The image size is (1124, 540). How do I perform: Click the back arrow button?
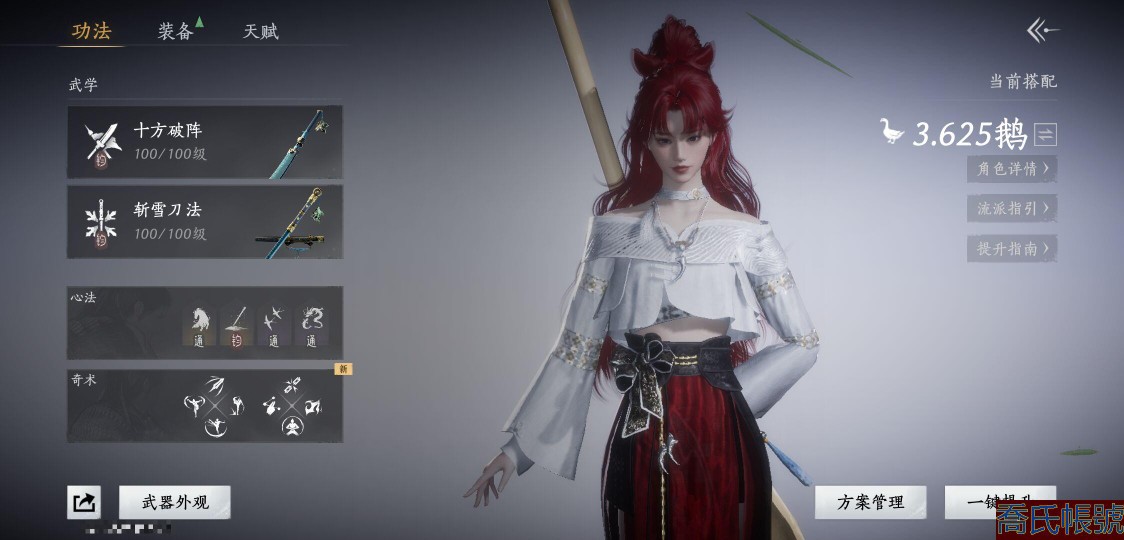[1042, 31]
